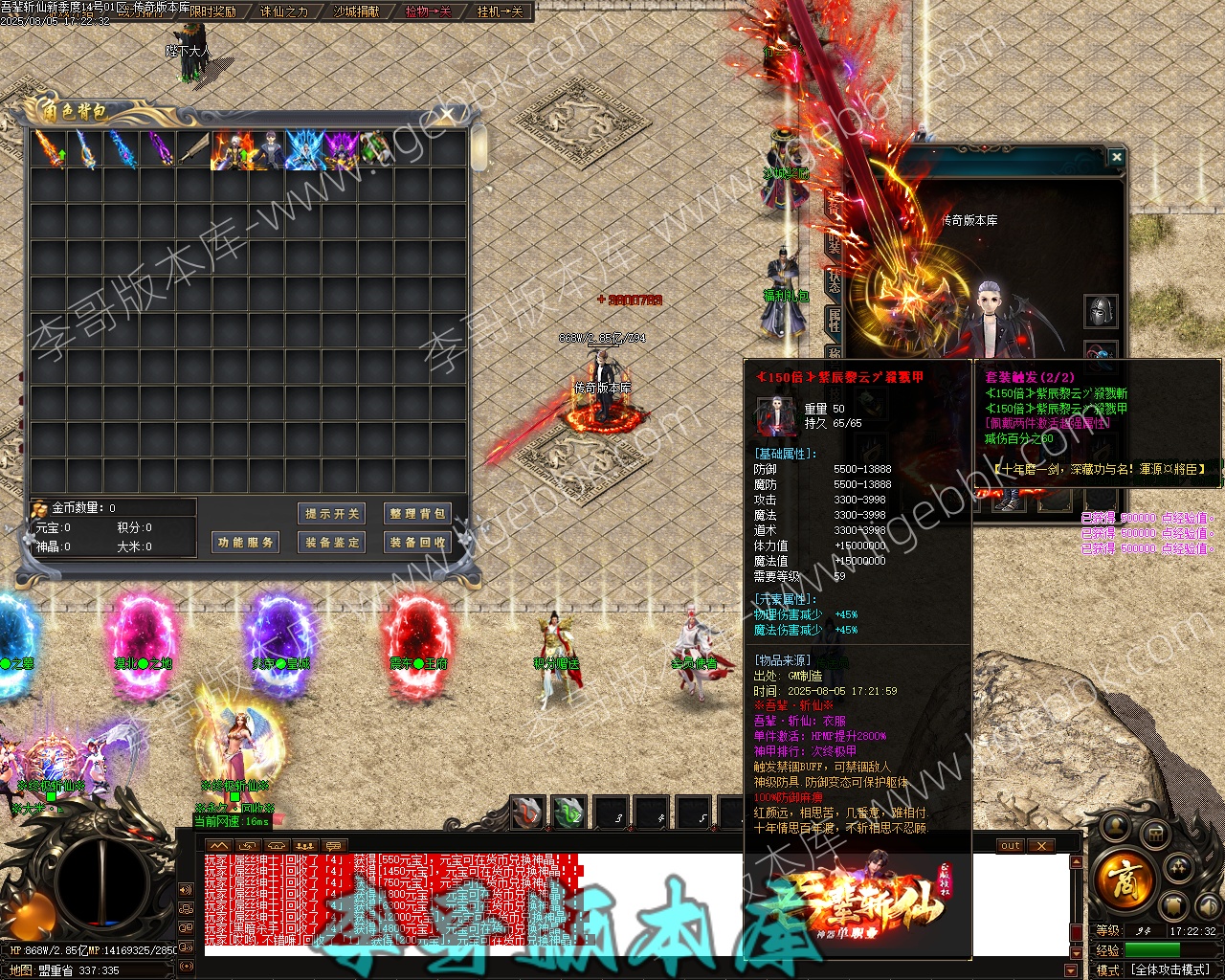Activate the green skill in the hotbar
Screen dimensions: 1225x980
point(569,813)
